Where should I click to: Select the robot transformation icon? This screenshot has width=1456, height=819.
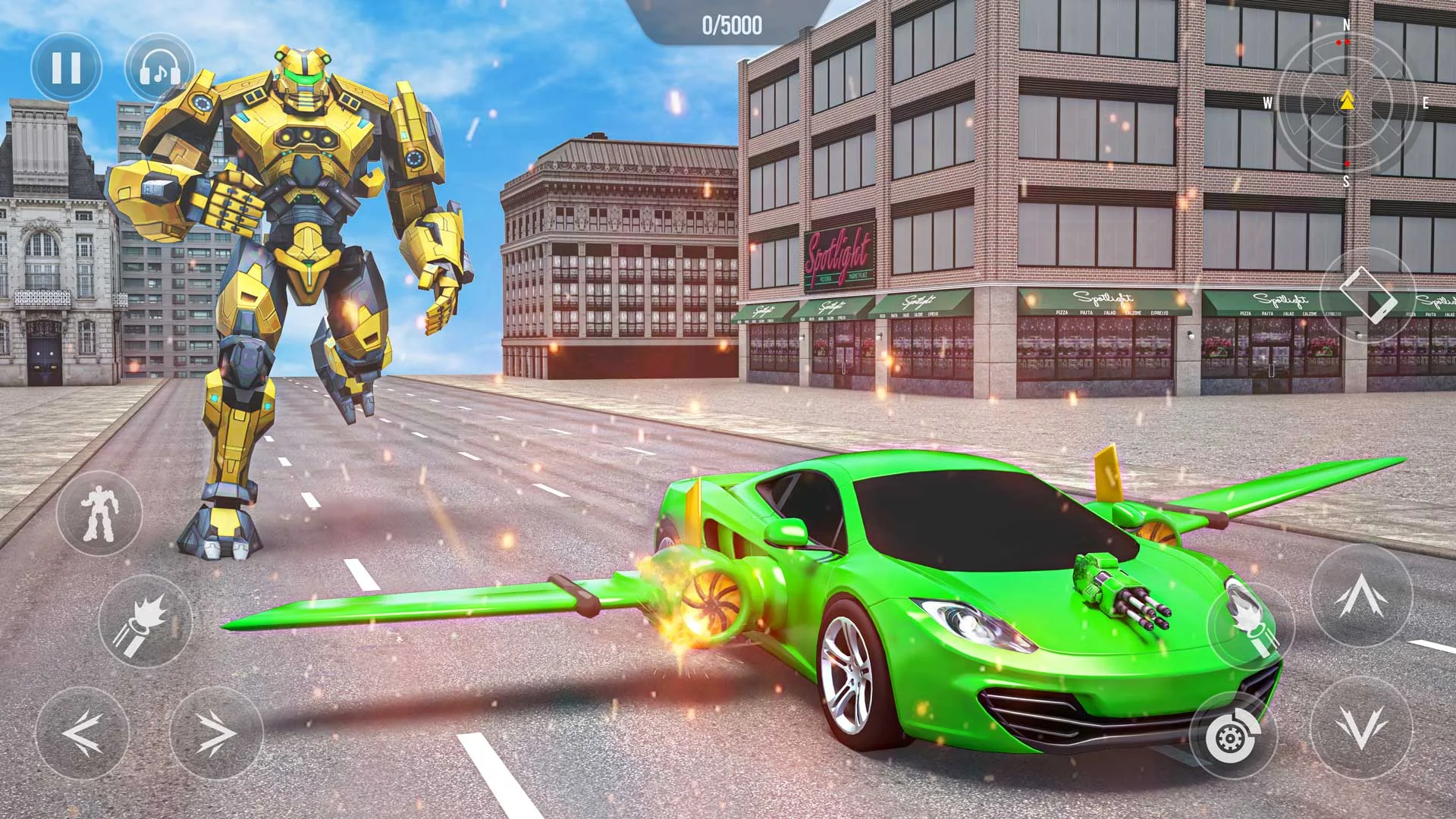(x=100, y=514)
